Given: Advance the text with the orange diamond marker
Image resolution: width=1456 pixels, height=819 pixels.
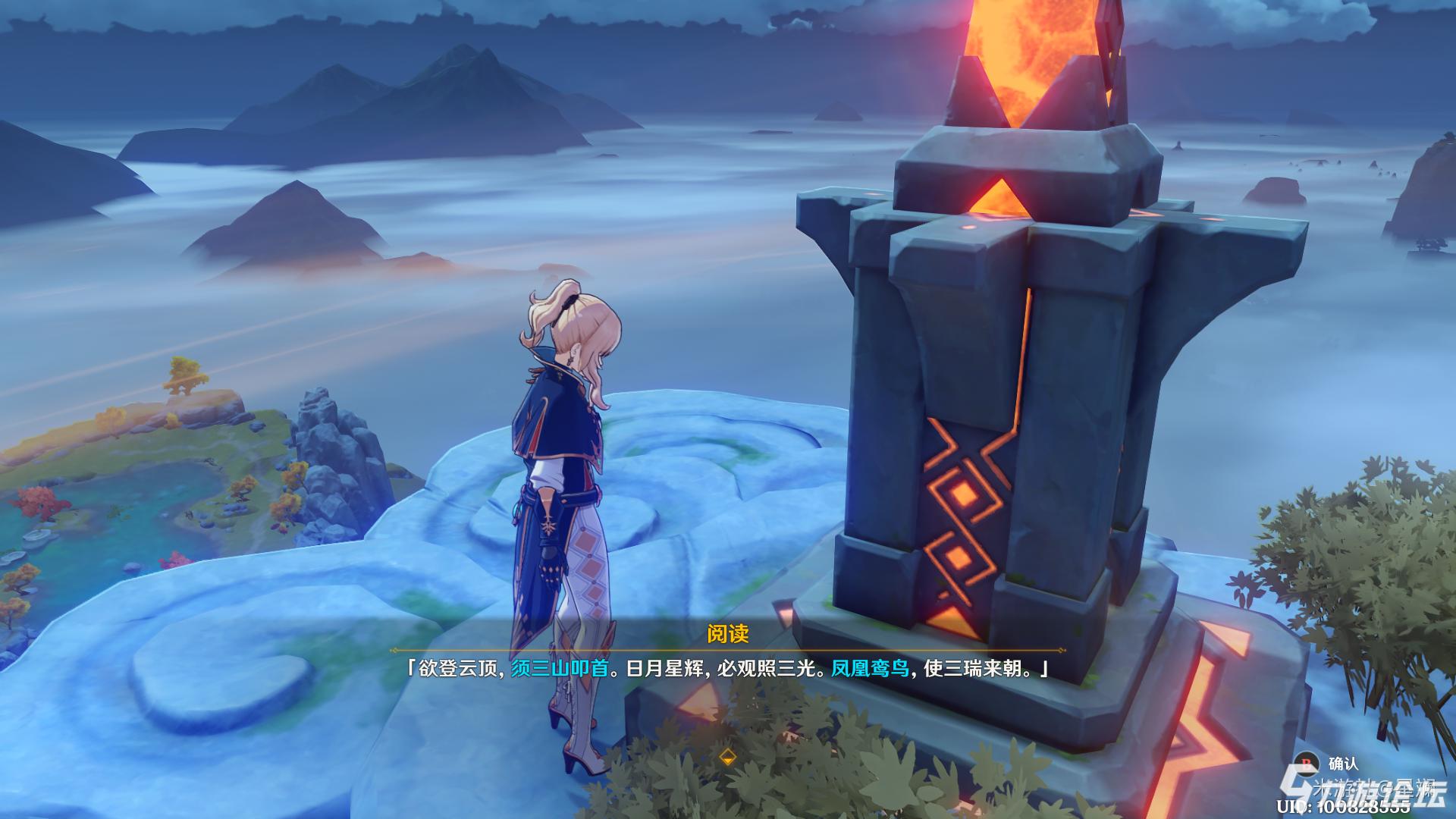Looking at the screenshot, I should coord(727,757).
